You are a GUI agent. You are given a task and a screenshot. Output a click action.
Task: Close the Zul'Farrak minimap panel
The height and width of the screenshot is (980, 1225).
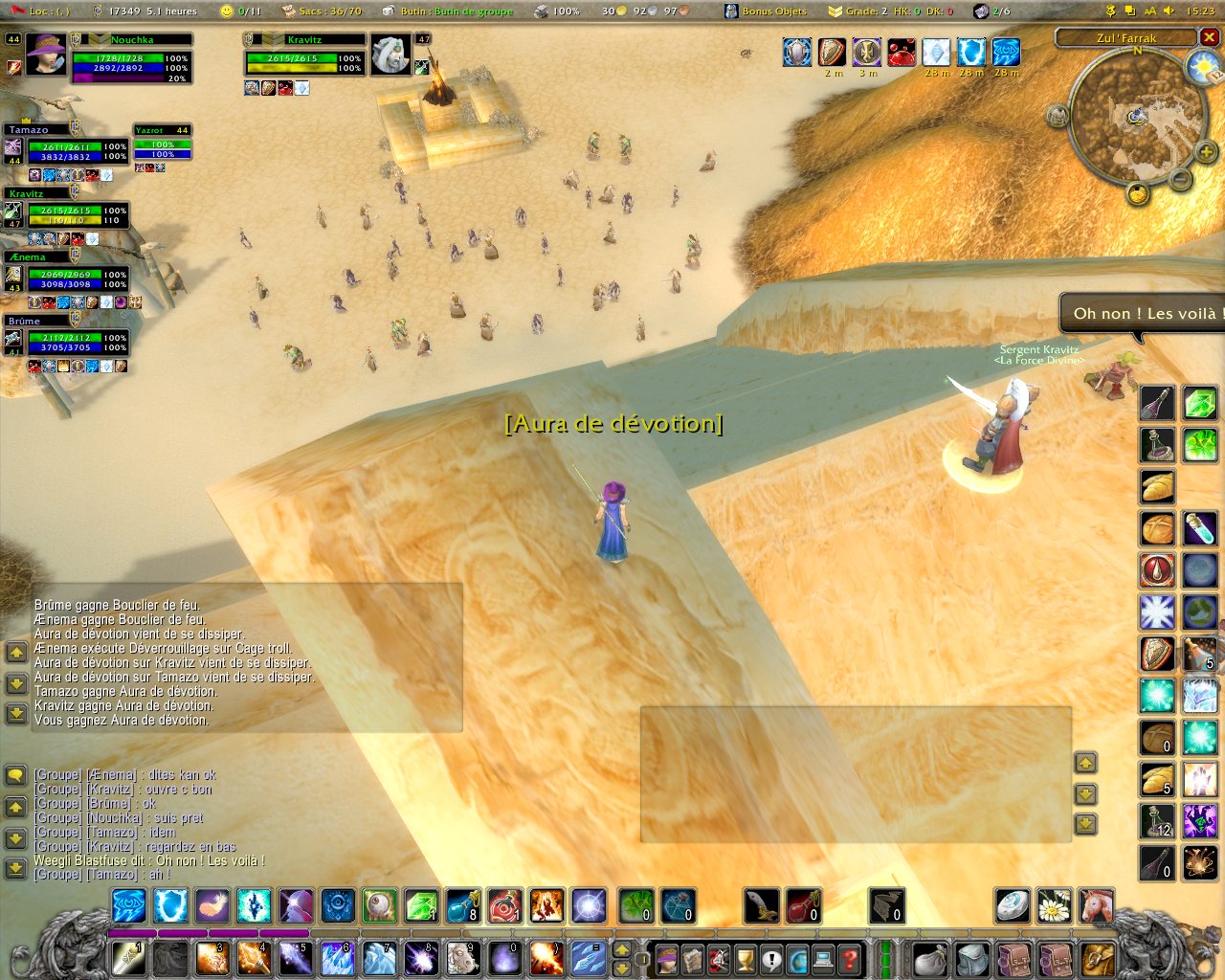pyautogui.click(x=1210, y=37)
